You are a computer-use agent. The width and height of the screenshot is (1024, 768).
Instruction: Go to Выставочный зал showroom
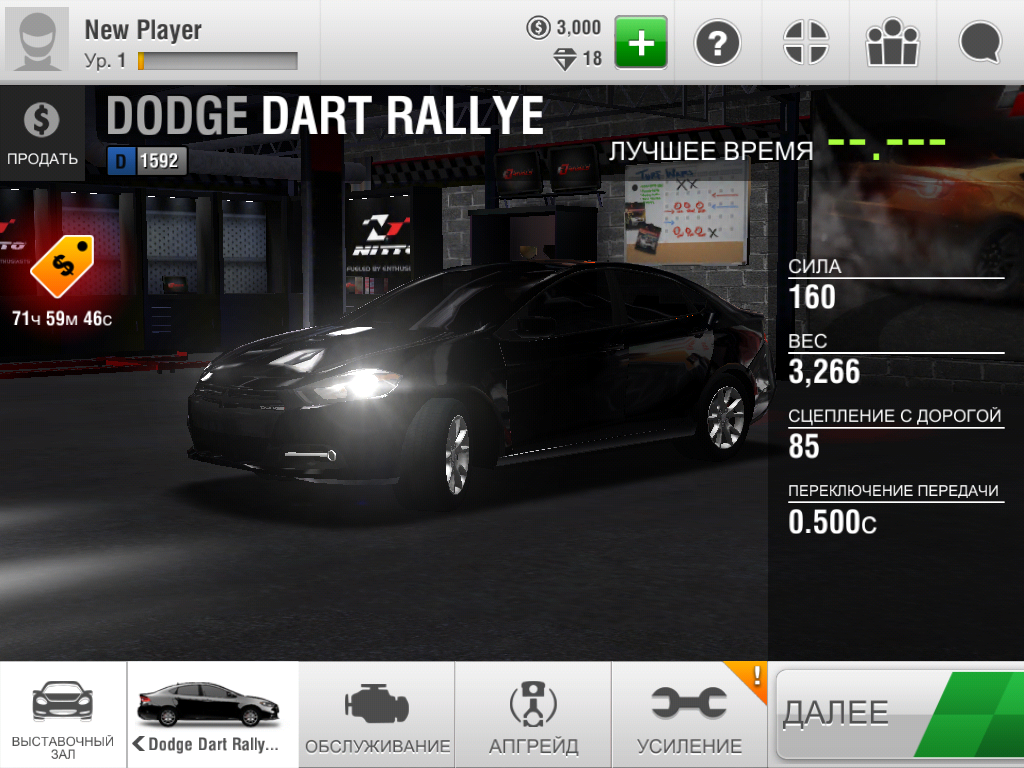(x=63, y=714)
